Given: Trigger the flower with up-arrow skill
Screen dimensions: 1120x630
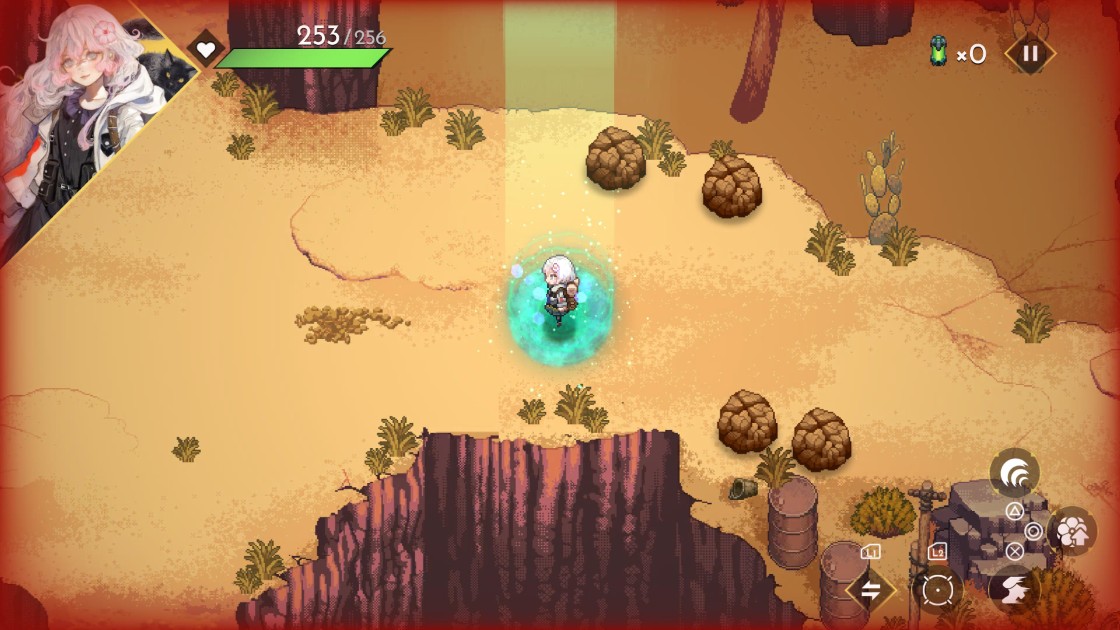Looking at the screenshot, I should 1072,532.
